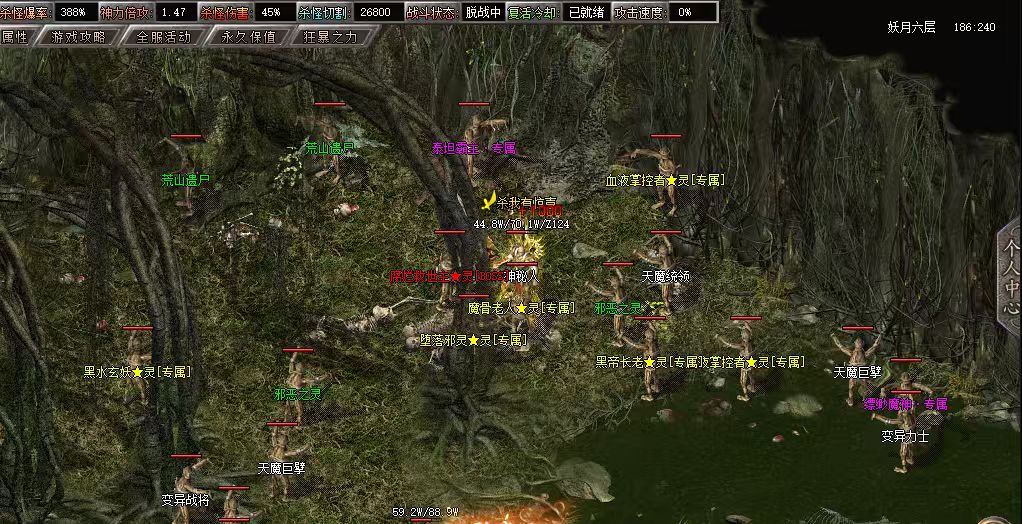Open the 游戏攻略 game guide
Image resolution: width=1022 pixels, height=524 pixels.
(x=78, y=36)
